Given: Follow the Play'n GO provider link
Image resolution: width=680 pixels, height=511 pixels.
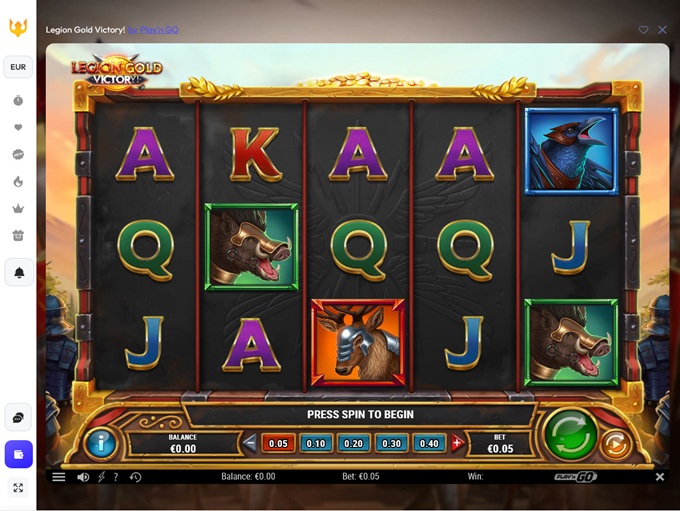Looking at the screenshot, I should [153, 30].
